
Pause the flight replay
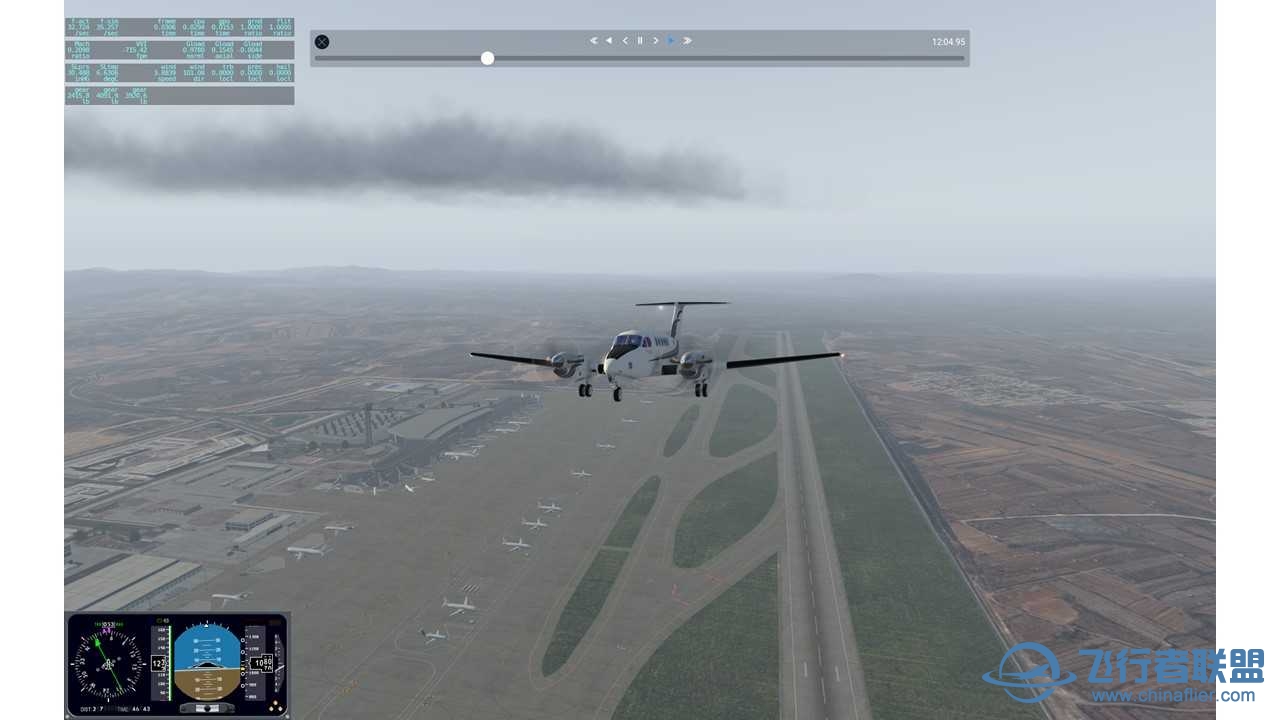point(640,41)
